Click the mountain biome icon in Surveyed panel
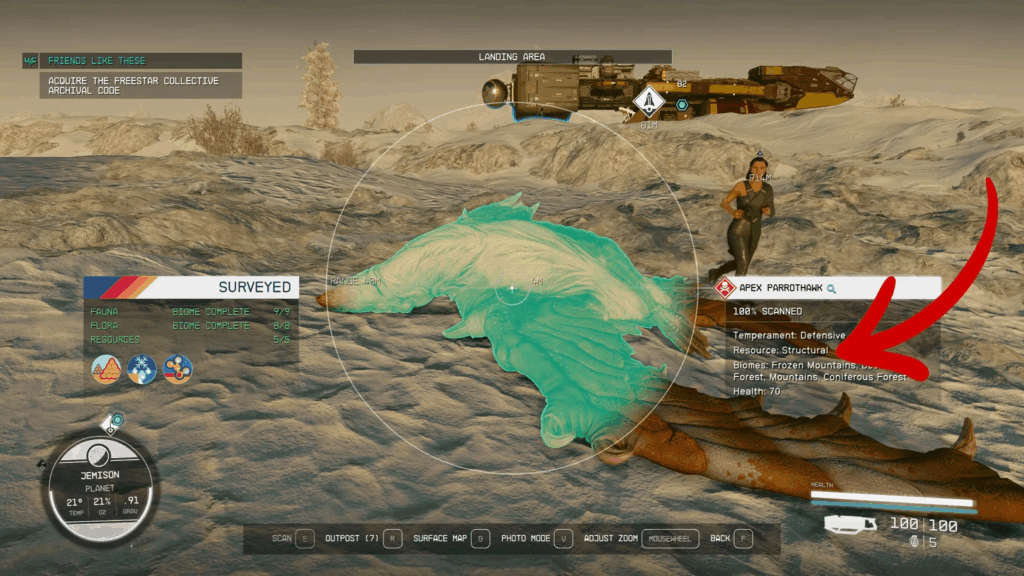1024x576 pixels. point(105,369)
